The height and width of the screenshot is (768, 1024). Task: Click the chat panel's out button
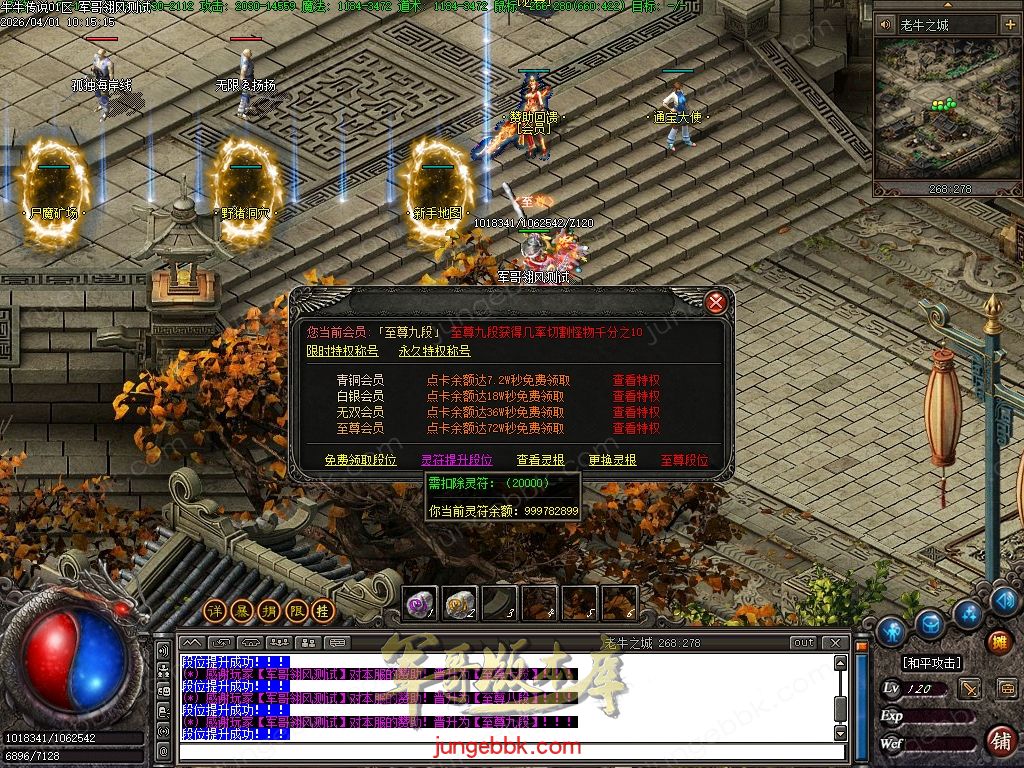[803, 642]
